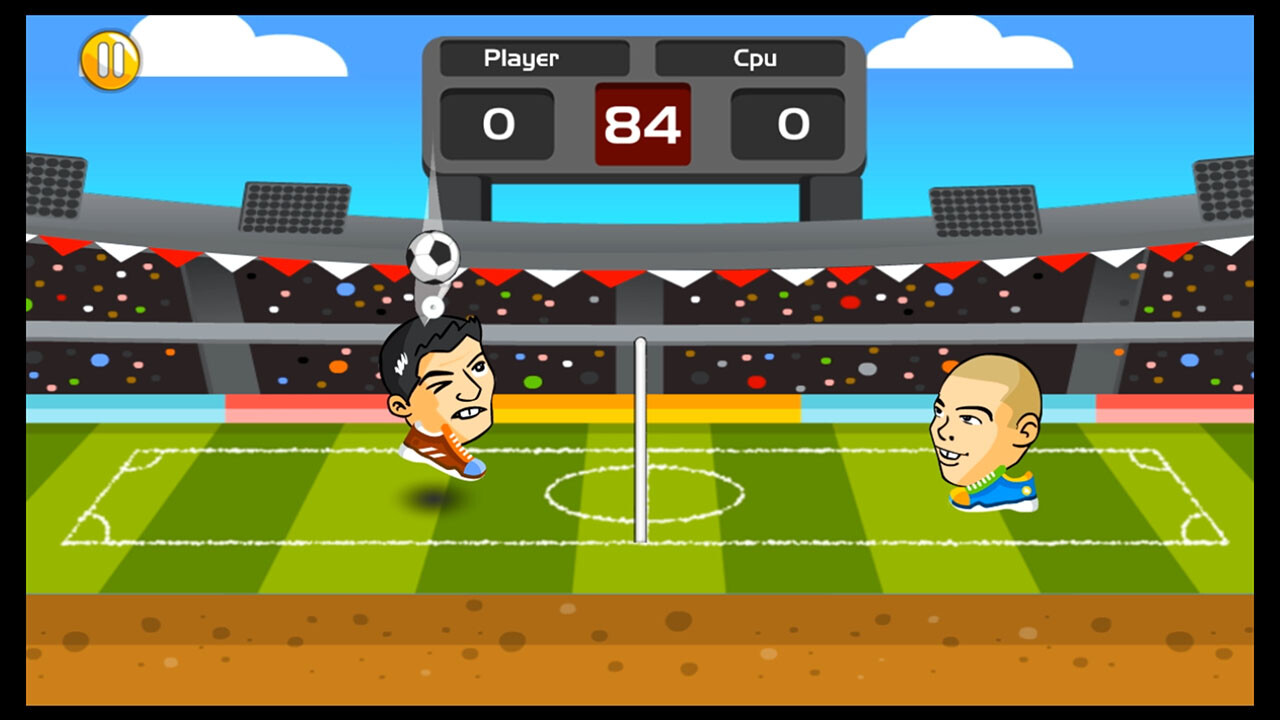Click the Cpu label on the scoreboard

click(753, 58)
